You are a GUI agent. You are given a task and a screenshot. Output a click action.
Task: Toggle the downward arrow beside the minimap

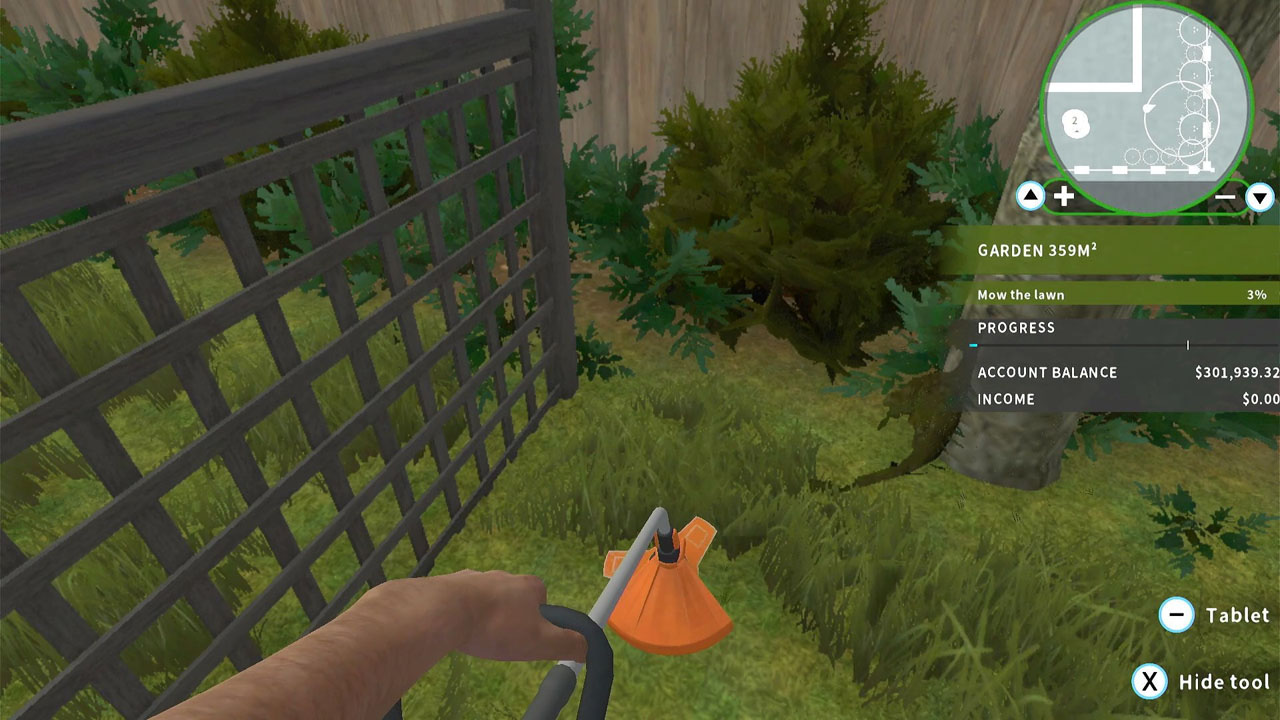[1261, 196]
